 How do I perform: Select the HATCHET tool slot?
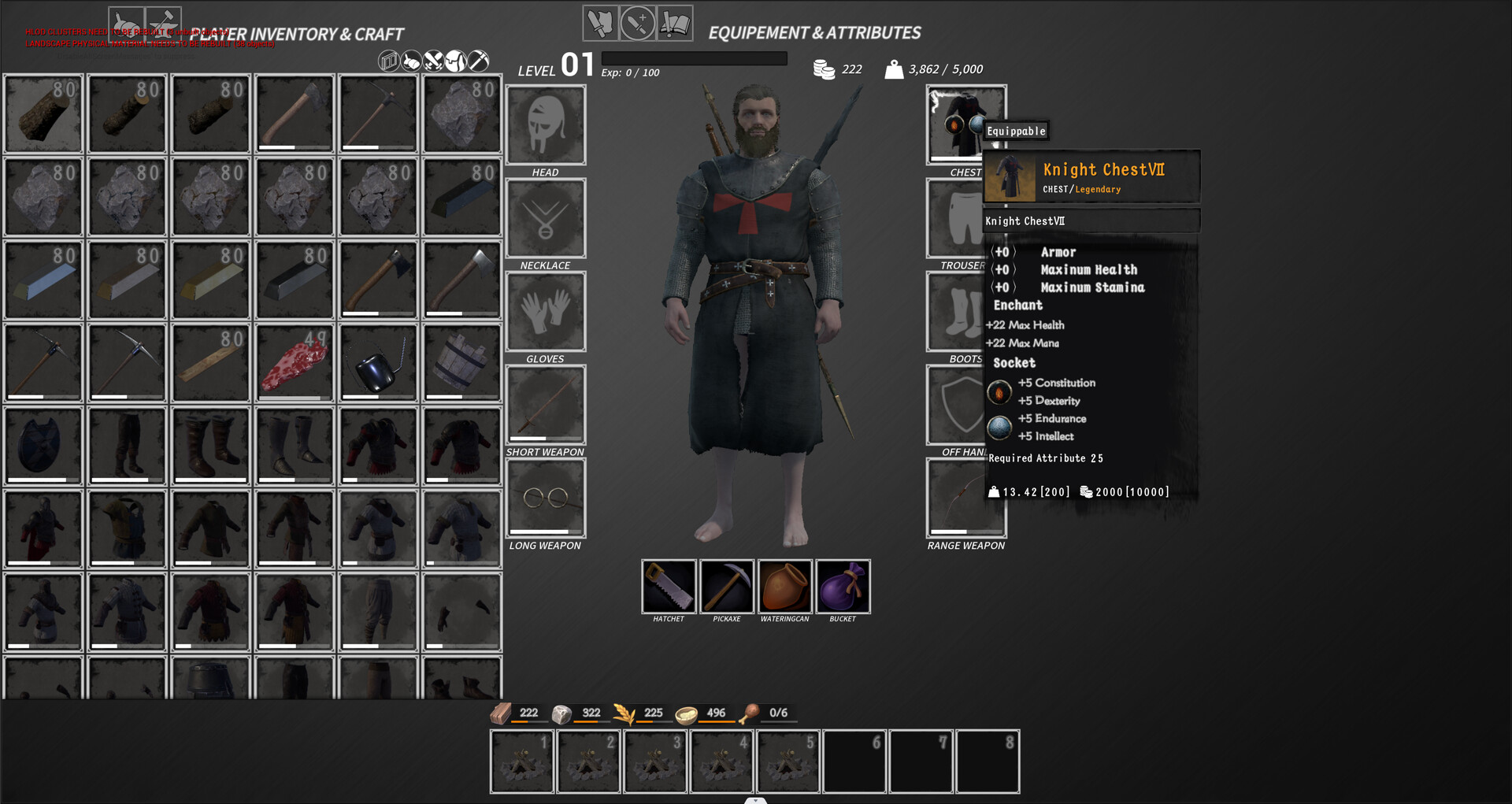pyautogui.click(x=669, y=586)
